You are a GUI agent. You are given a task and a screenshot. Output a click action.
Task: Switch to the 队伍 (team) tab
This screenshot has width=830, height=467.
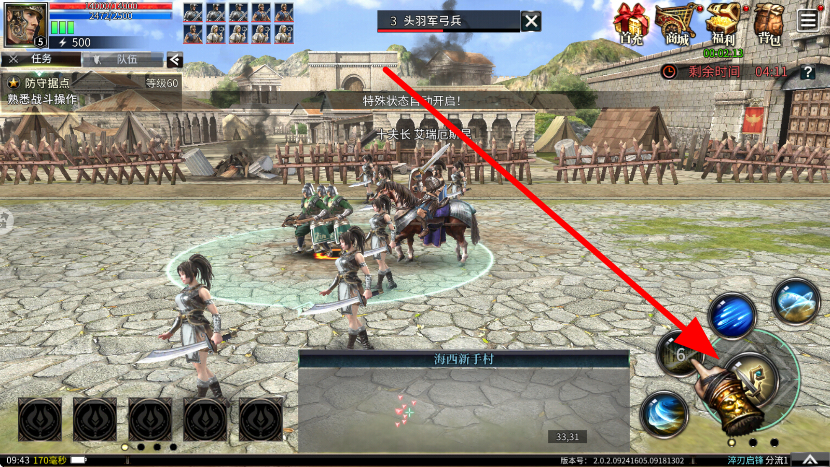[126, 59]
